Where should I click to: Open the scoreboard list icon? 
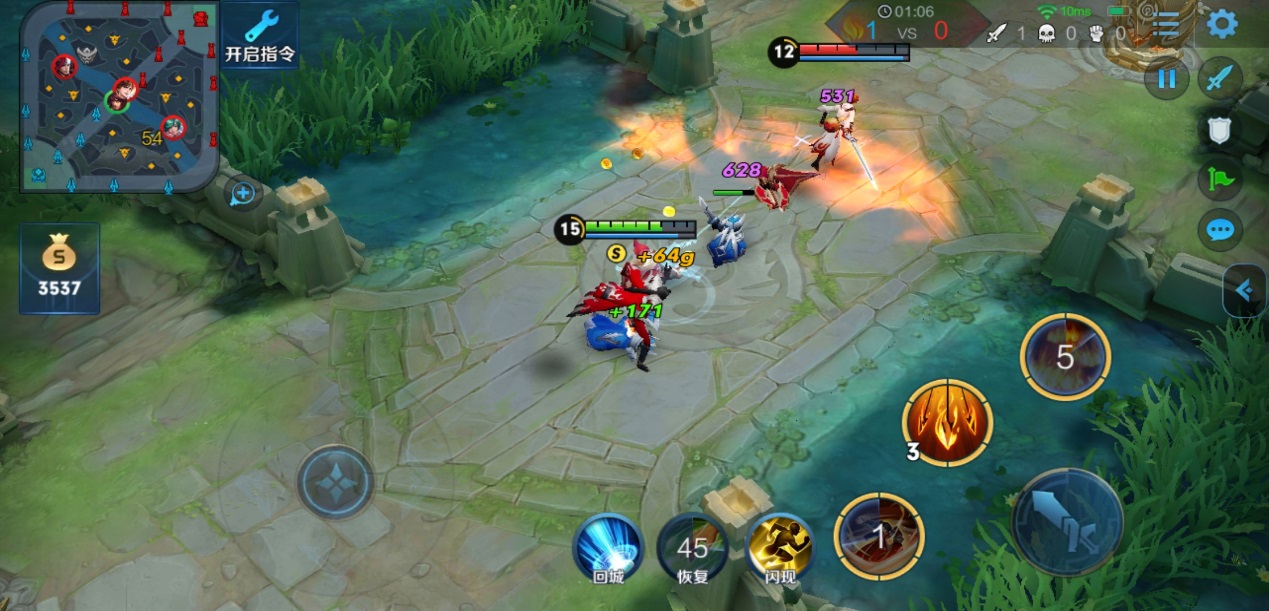[x=1167, y=25]
